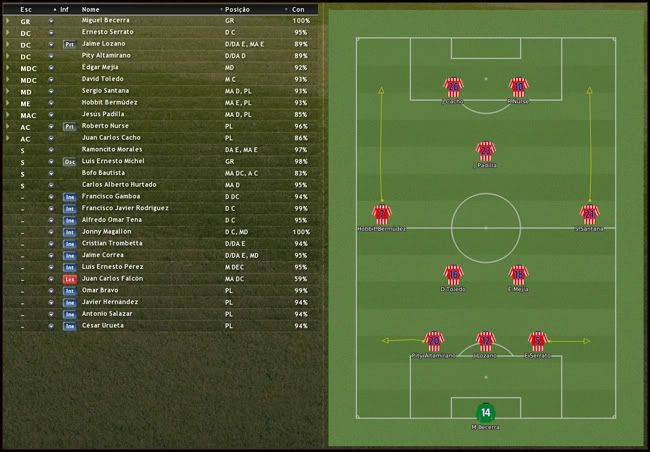Pick Hobbit Bermúdez's shirt on the pitch

coord(381,214)
